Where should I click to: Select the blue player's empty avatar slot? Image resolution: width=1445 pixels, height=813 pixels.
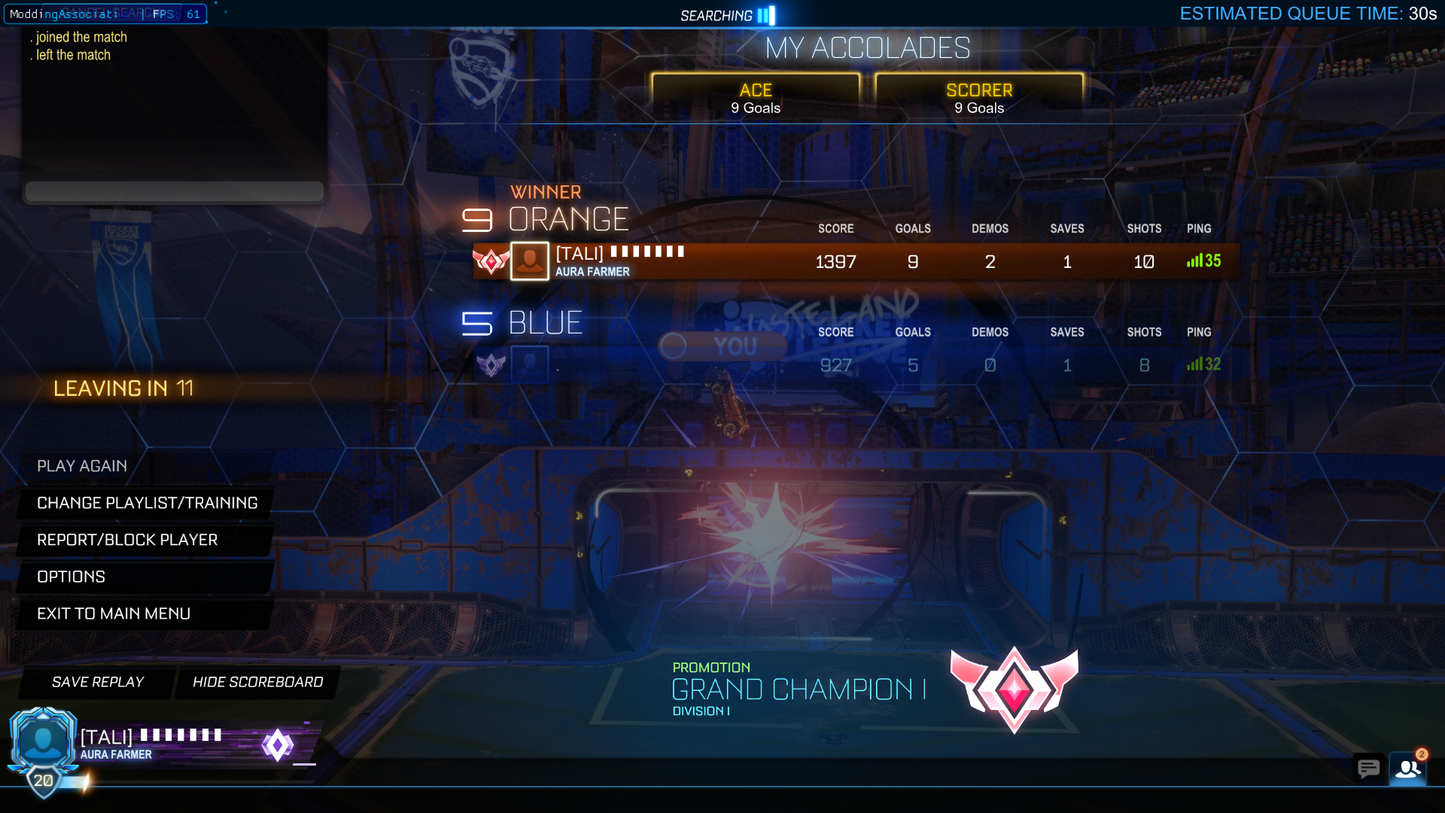point(529,364)
